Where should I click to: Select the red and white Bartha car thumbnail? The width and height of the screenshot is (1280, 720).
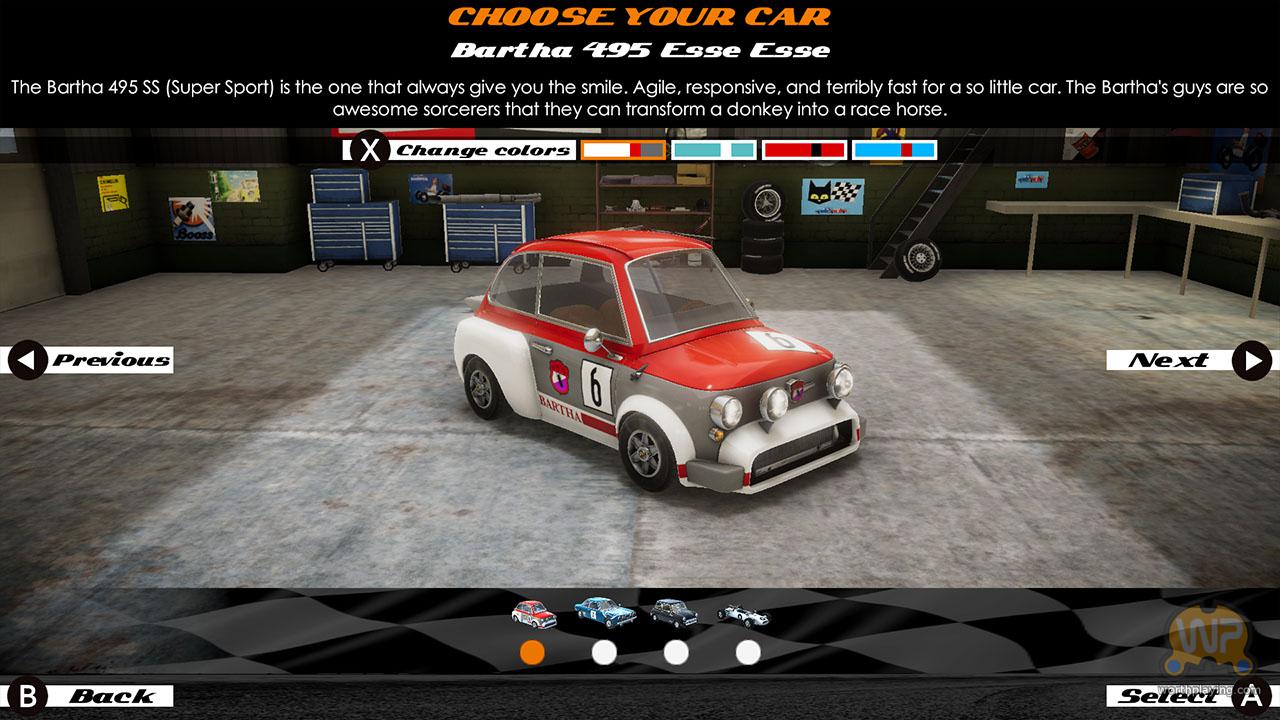(533, 612)
